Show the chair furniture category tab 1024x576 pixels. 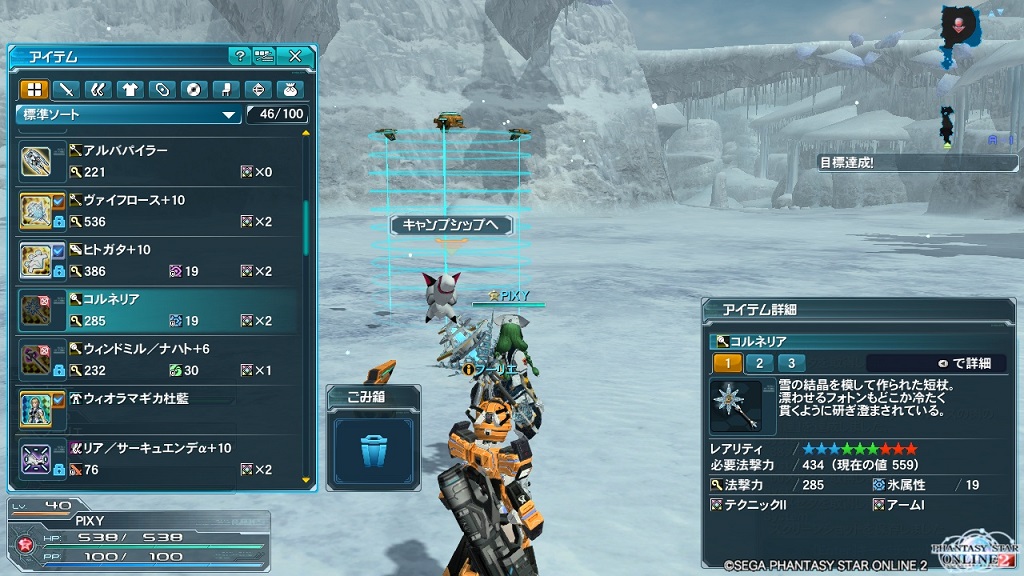click(x=227, y=90)
